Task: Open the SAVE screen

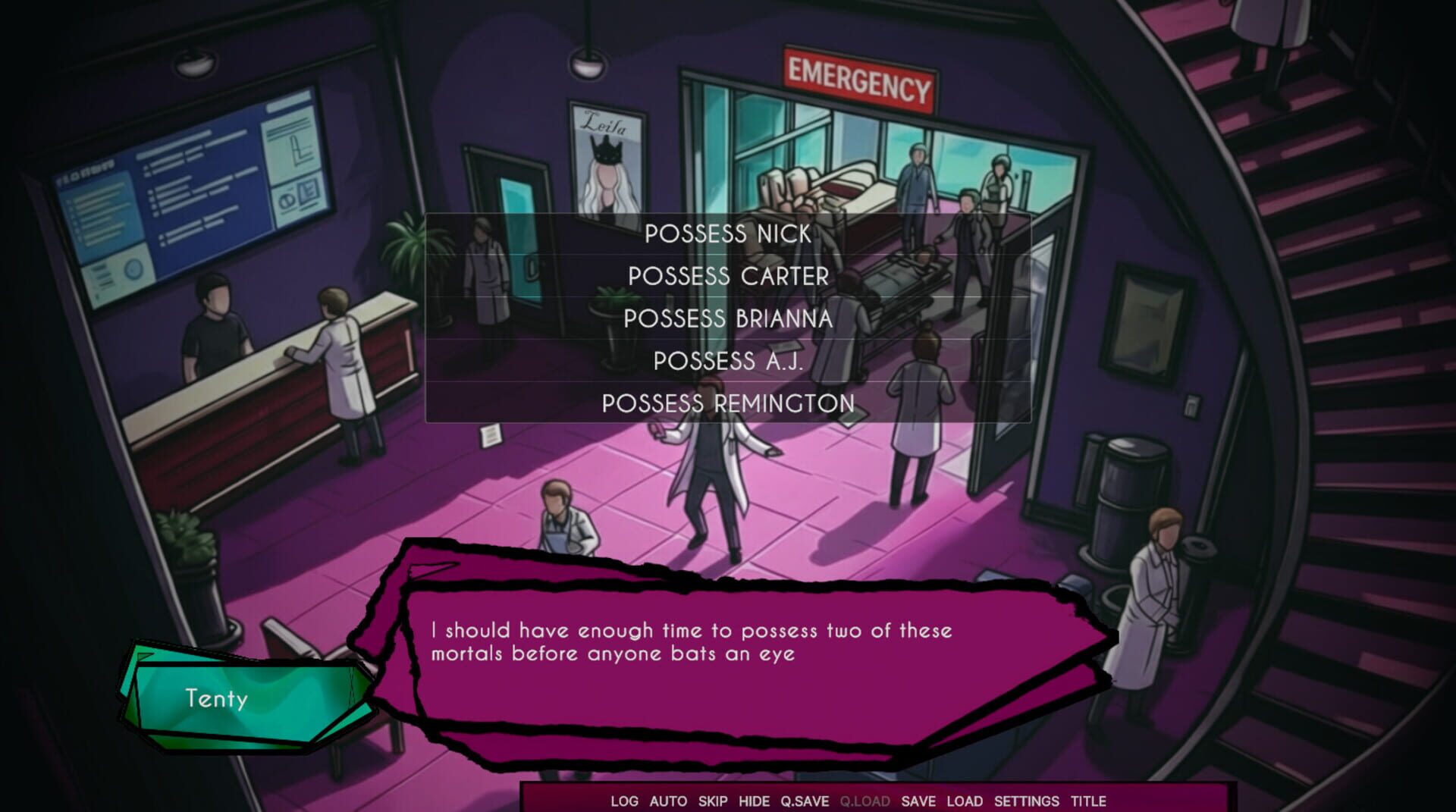Action: pyautogui.click(x=918, y=801)
